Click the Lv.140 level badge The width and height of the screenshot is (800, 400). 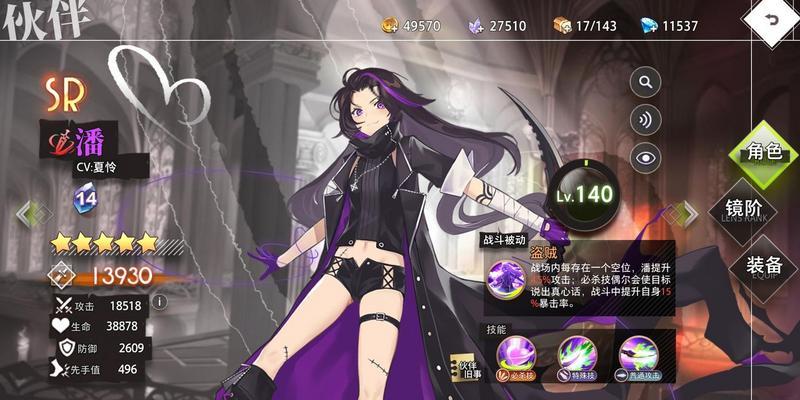tap(582, 194)
